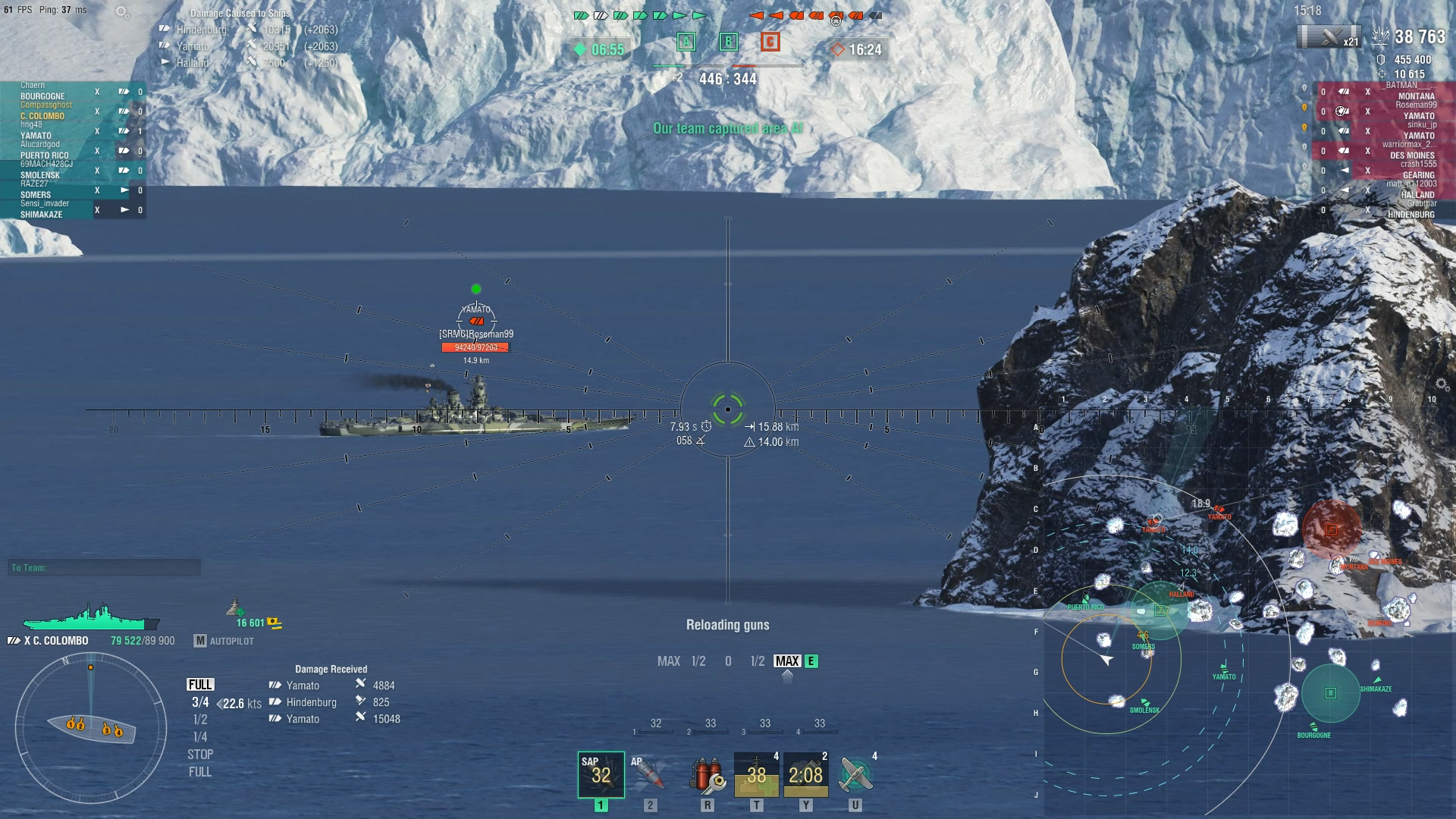
Task: Activate the exhaust smoke generator consumable
Action: tap(805, 774)
